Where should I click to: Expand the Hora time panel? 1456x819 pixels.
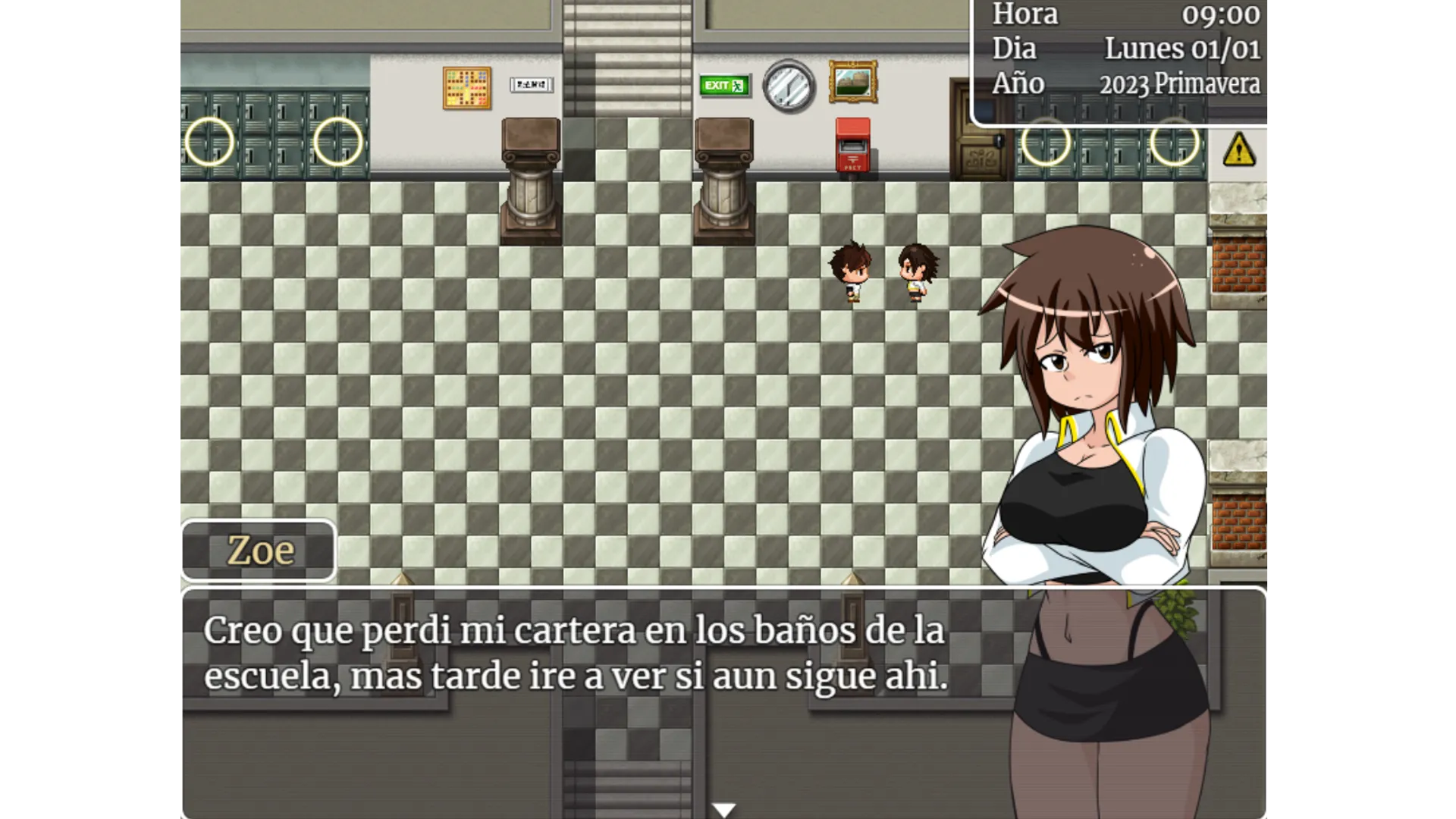coord(1025,14)
